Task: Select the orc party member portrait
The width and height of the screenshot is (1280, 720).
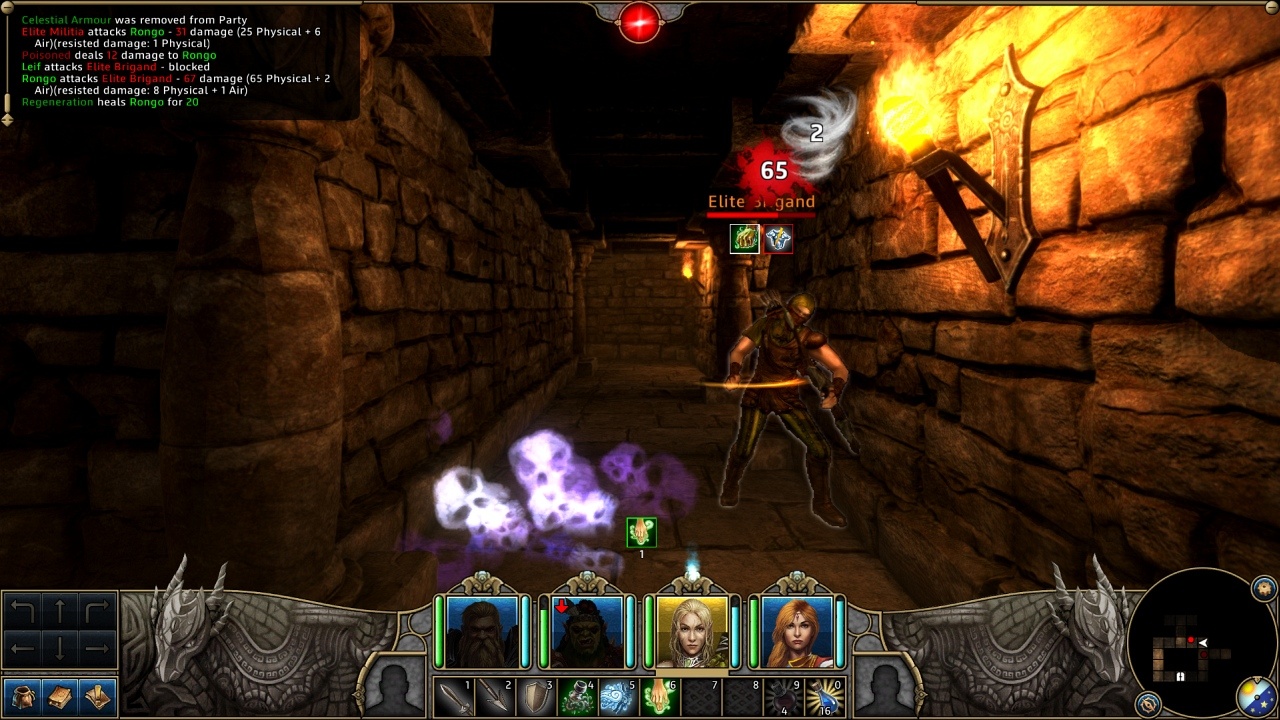Action: click(587, 631)
